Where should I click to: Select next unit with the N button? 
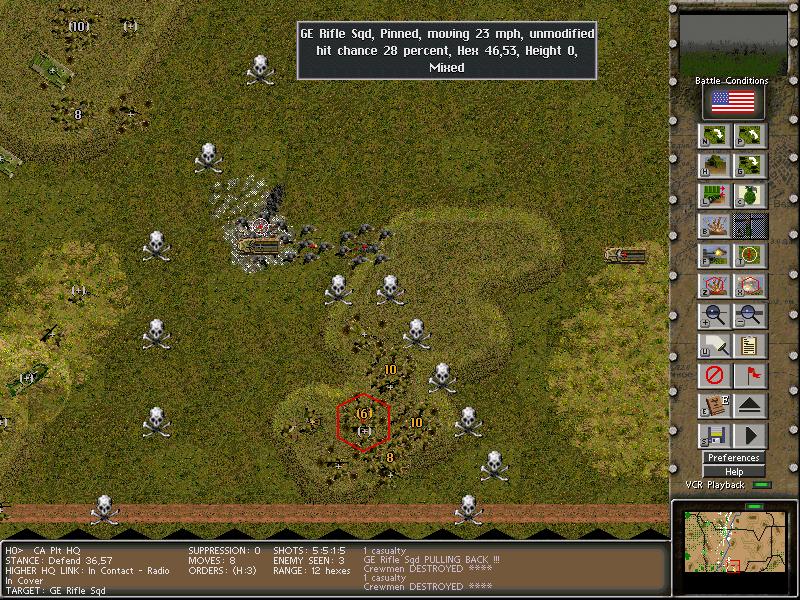coord(715,136)
